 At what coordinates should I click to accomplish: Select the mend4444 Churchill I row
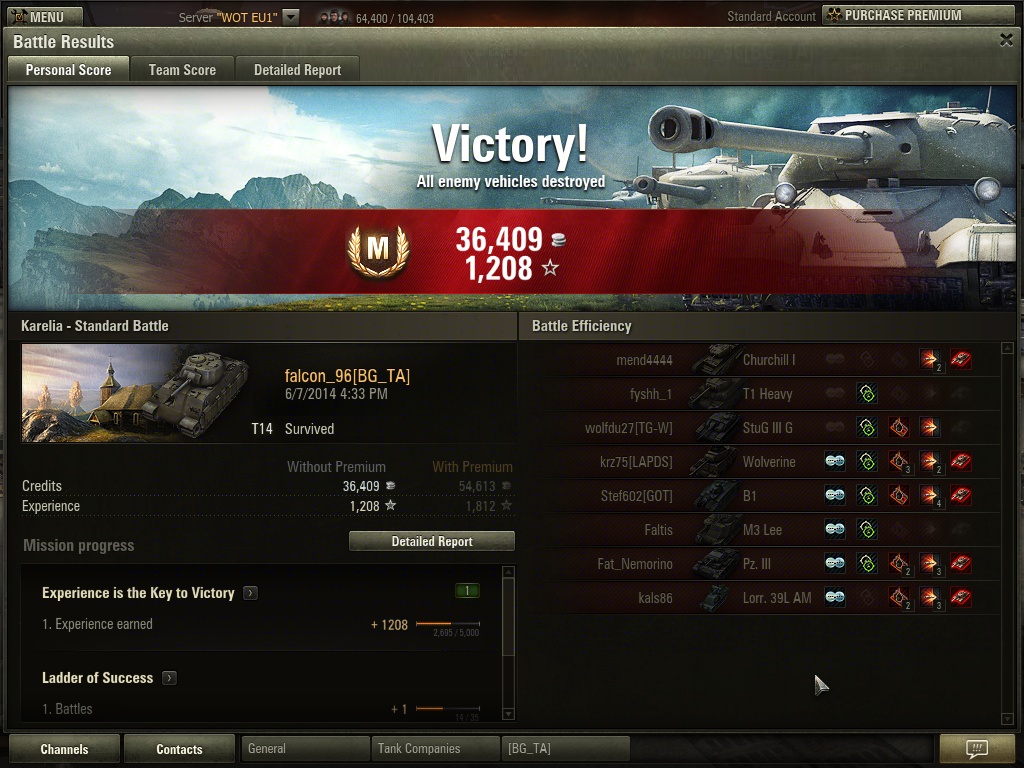tap(765, 360)
